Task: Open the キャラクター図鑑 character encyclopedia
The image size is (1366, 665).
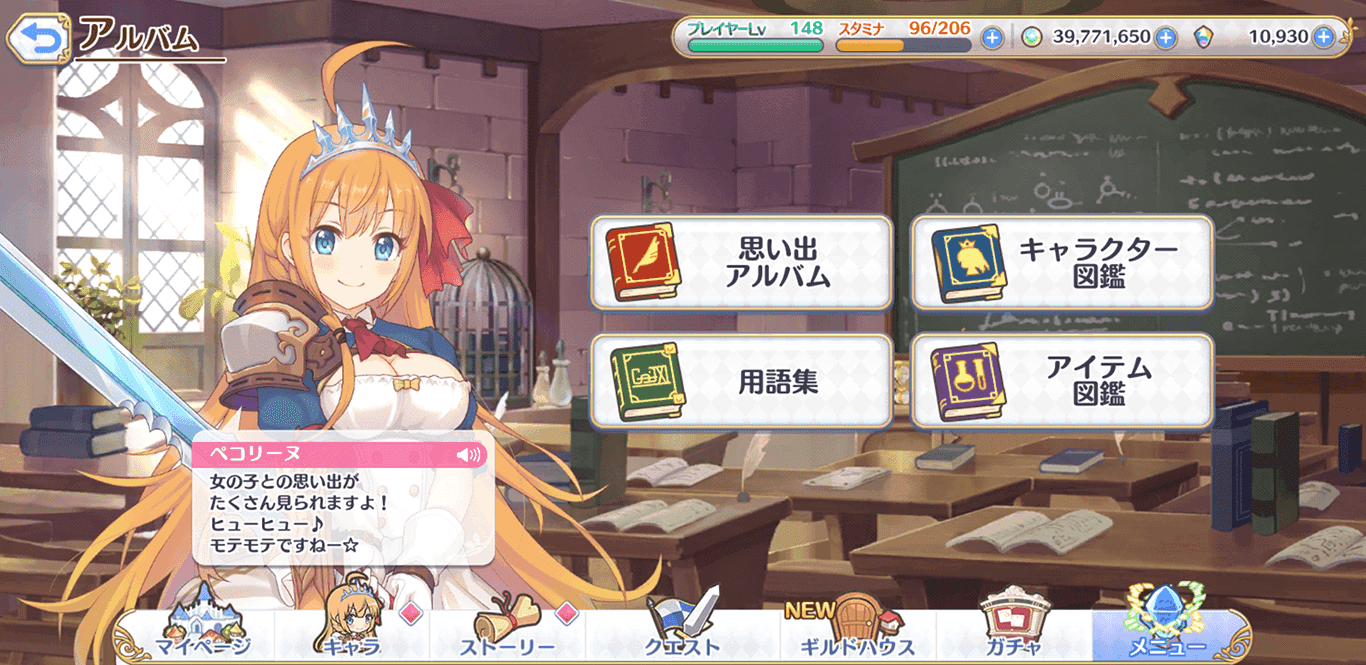Action: 1062,263
